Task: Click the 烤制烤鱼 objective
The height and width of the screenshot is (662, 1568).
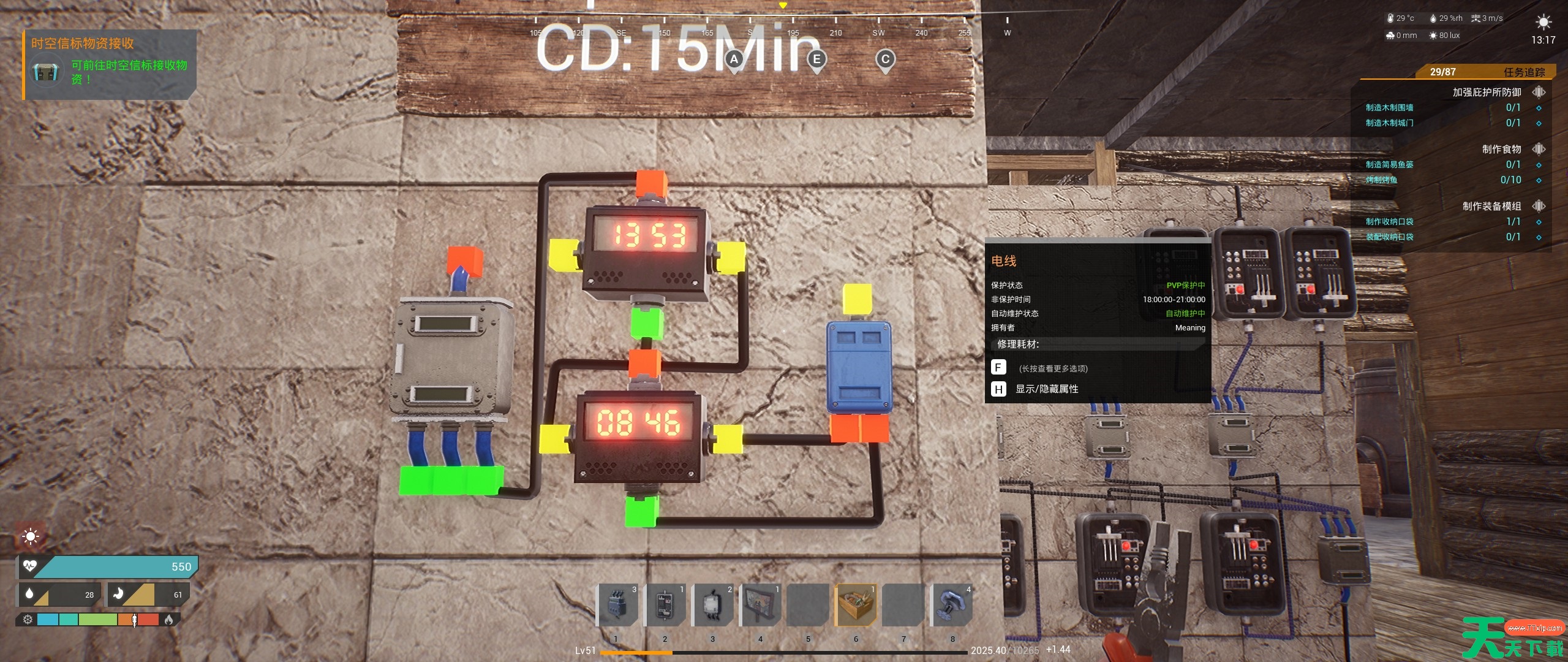Action: point(1381,180)
